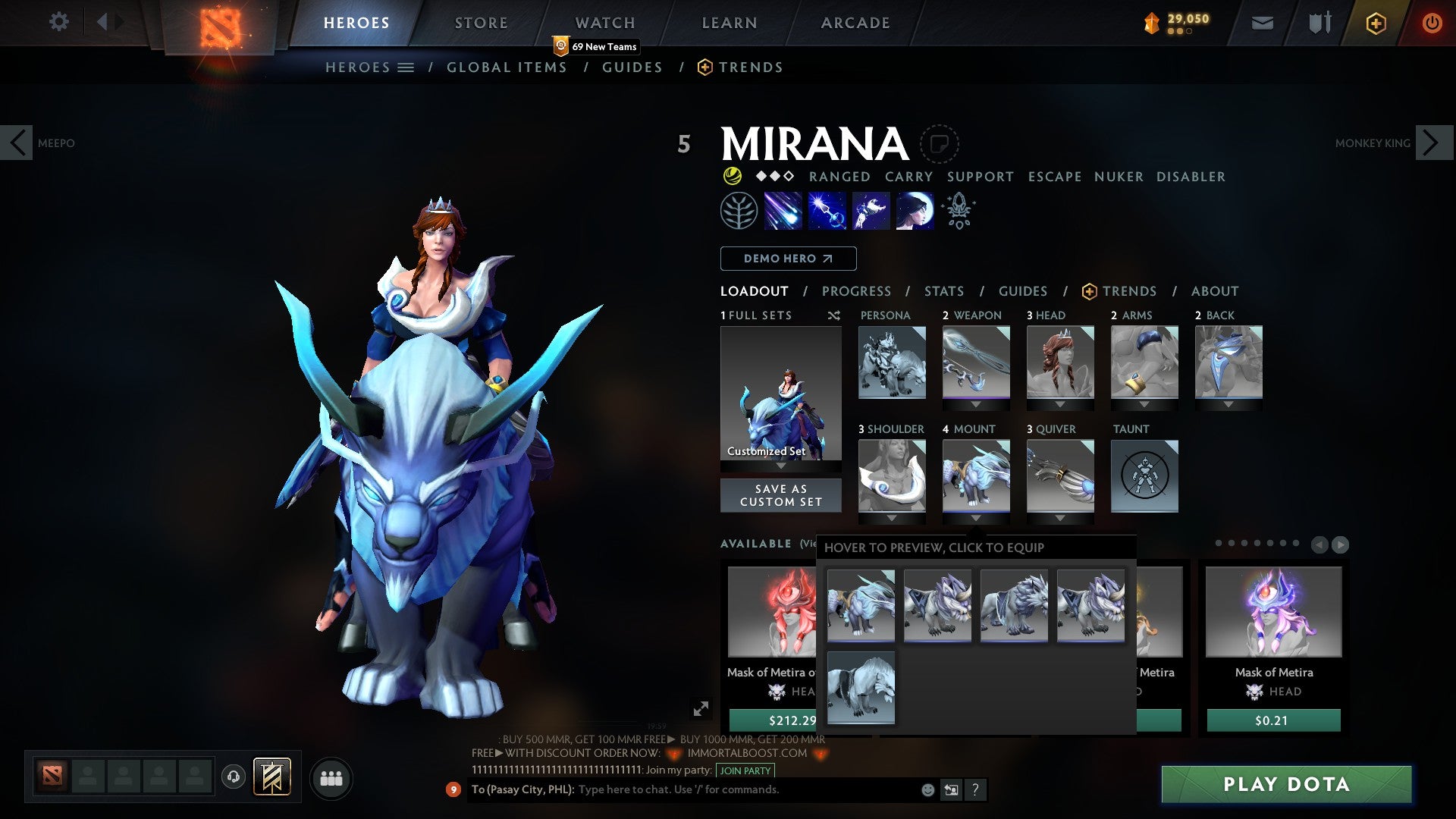The width and height of the screenshot is (1456, 819).
Task: Open the Dota Plus hexagon icon
Action: [1375, 24]
